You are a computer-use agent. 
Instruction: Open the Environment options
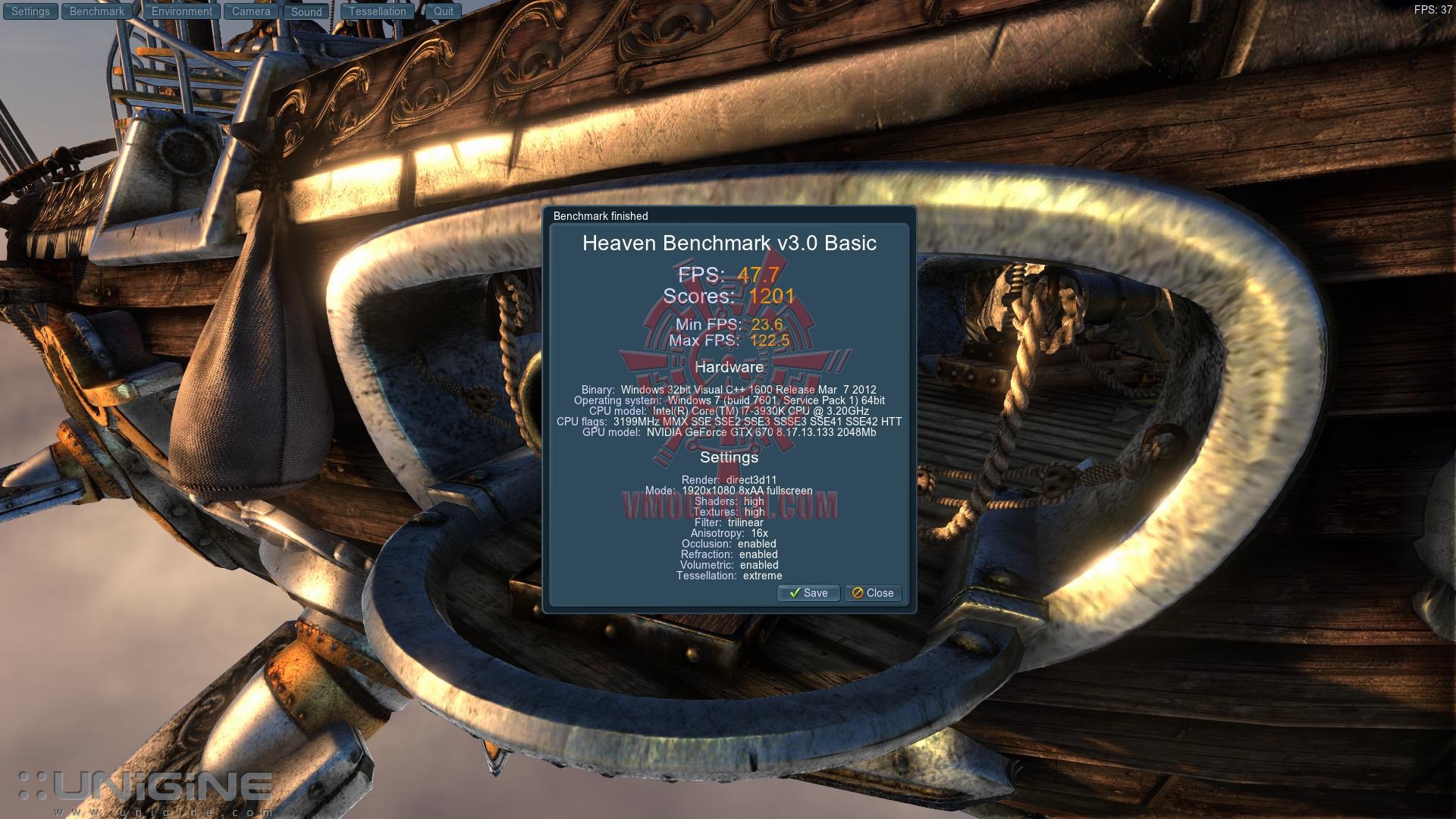tap(182, 11)
